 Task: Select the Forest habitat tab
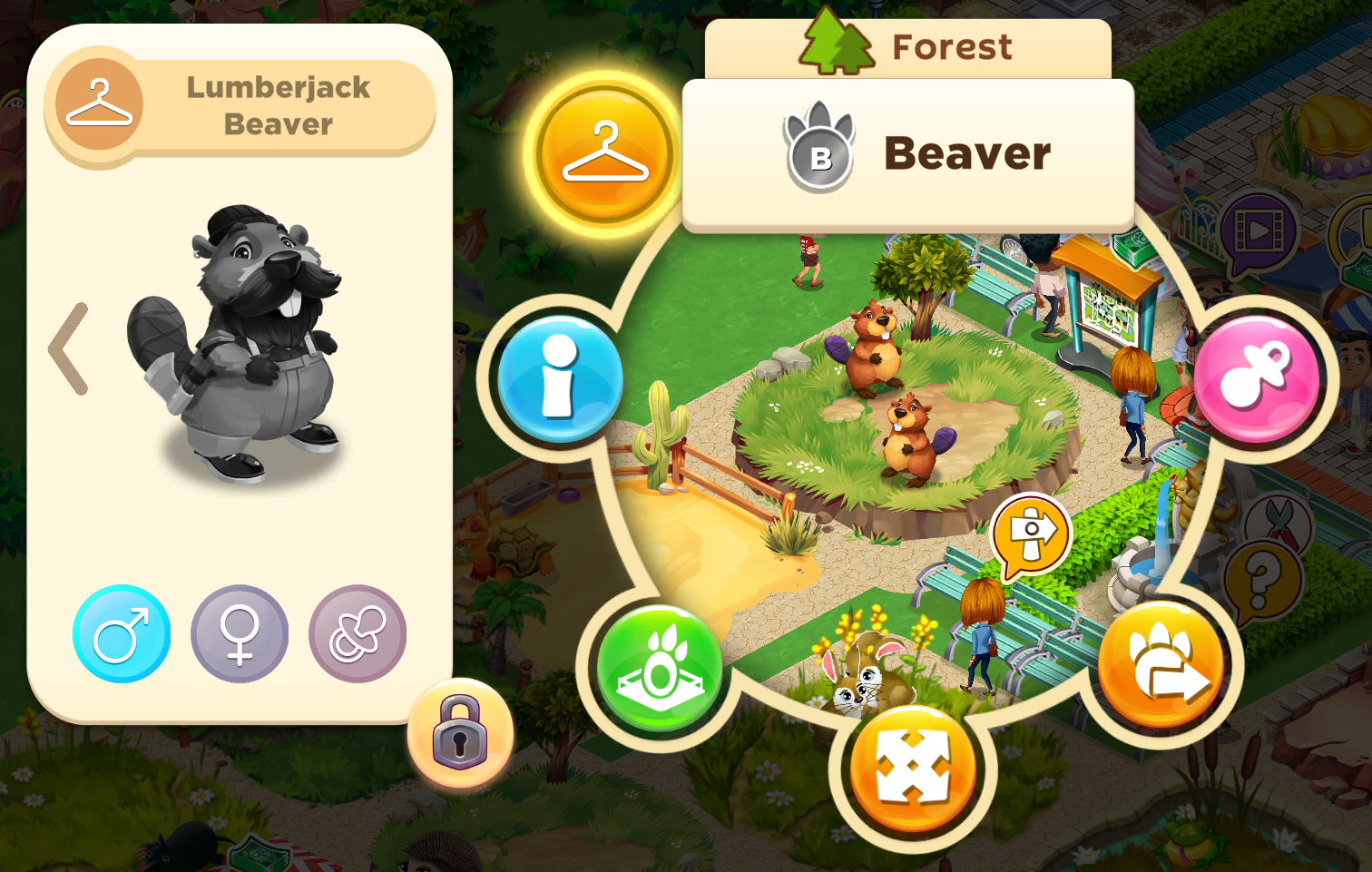[908, 47]
